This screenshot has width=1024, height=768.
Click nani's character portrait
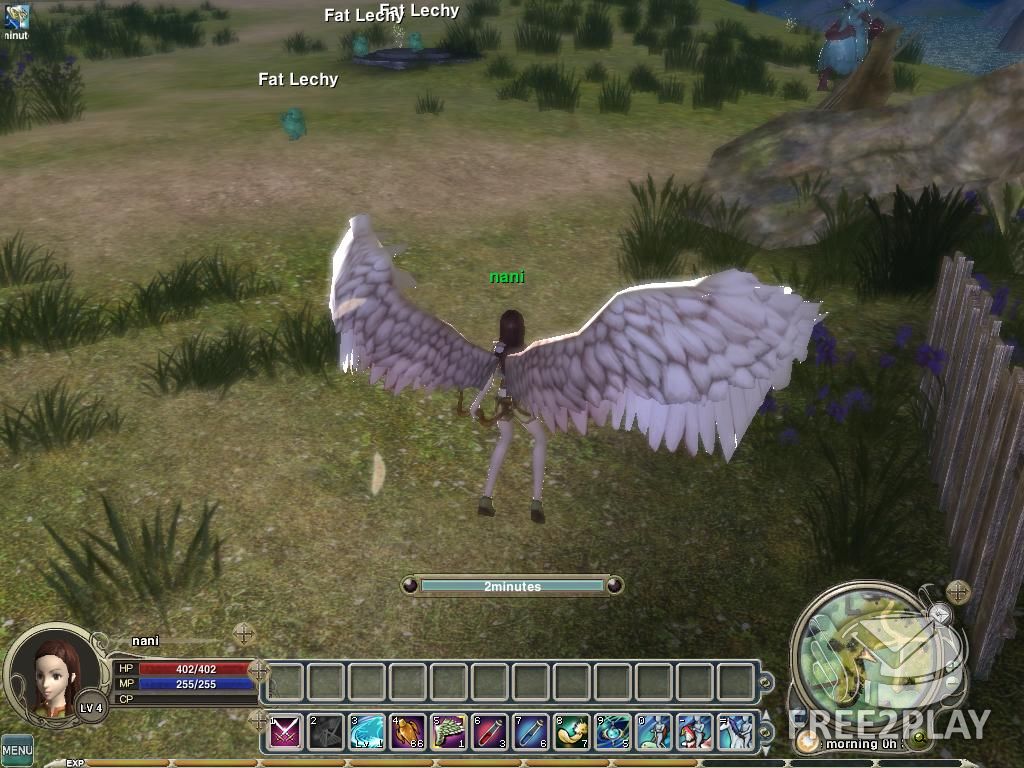coord(55,671)
